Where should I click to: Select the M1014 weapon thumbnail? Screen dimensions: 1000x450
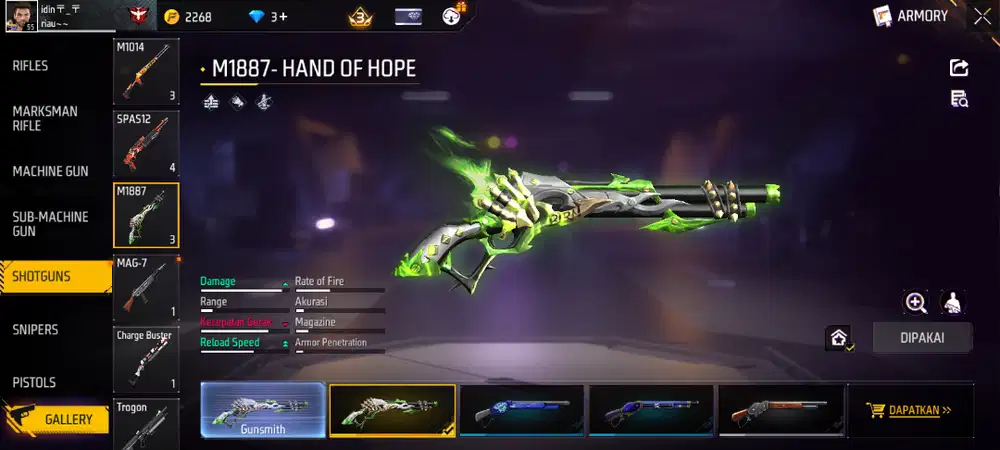tap(146, 72)
